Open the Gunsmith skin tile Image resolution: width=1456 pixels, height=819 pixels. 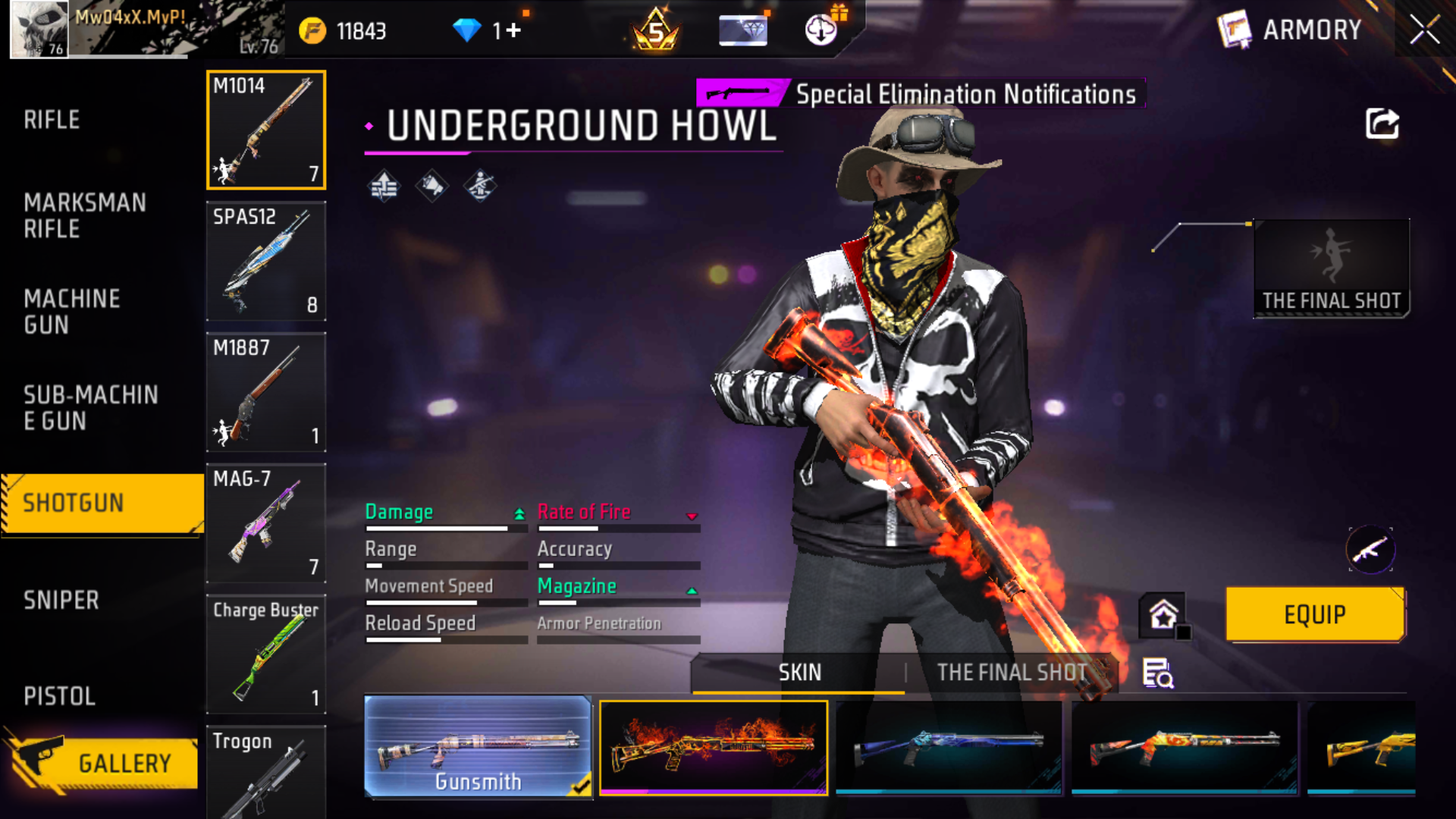point(478,747)
